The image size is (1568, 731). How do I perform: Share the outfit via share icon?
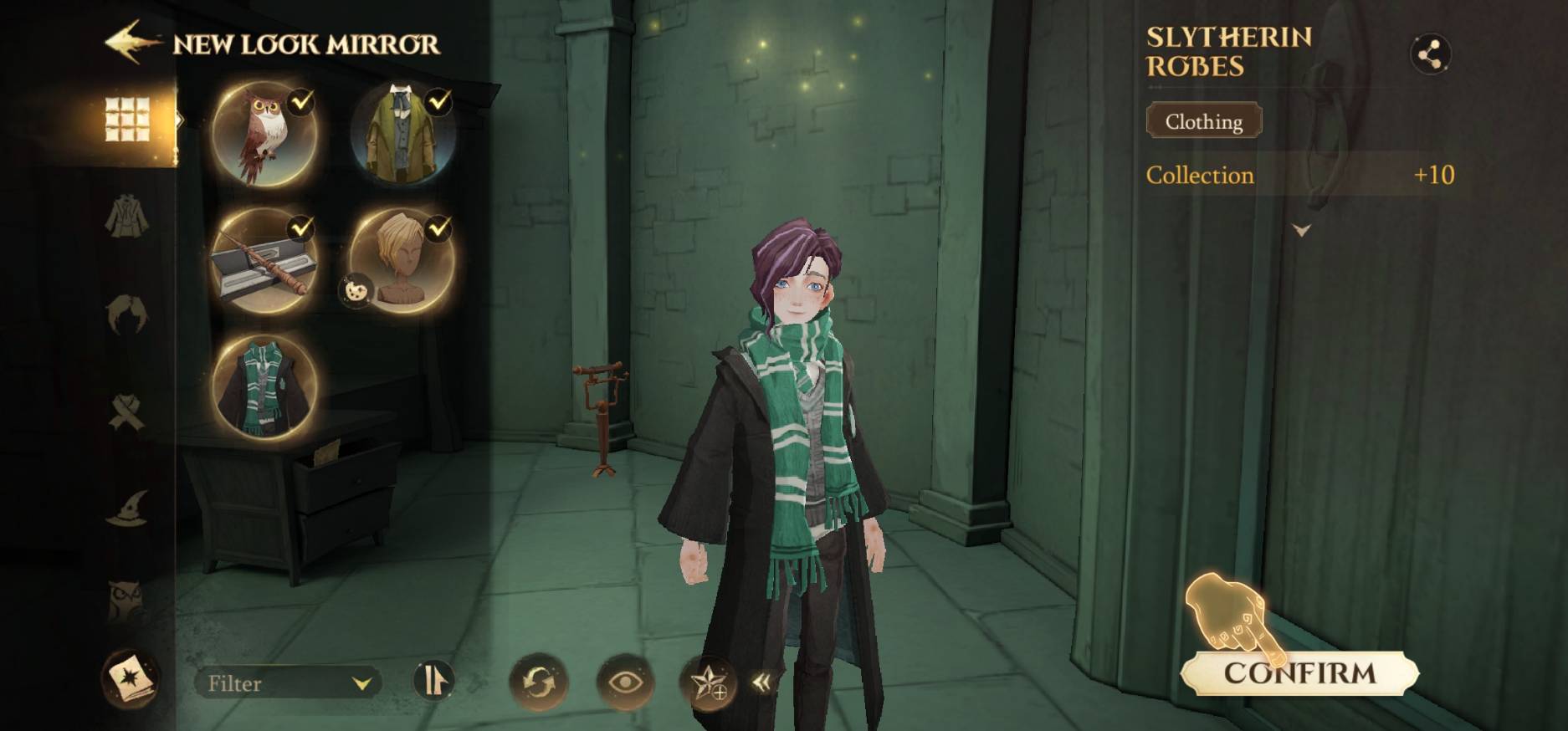[x=1430, y=55]
